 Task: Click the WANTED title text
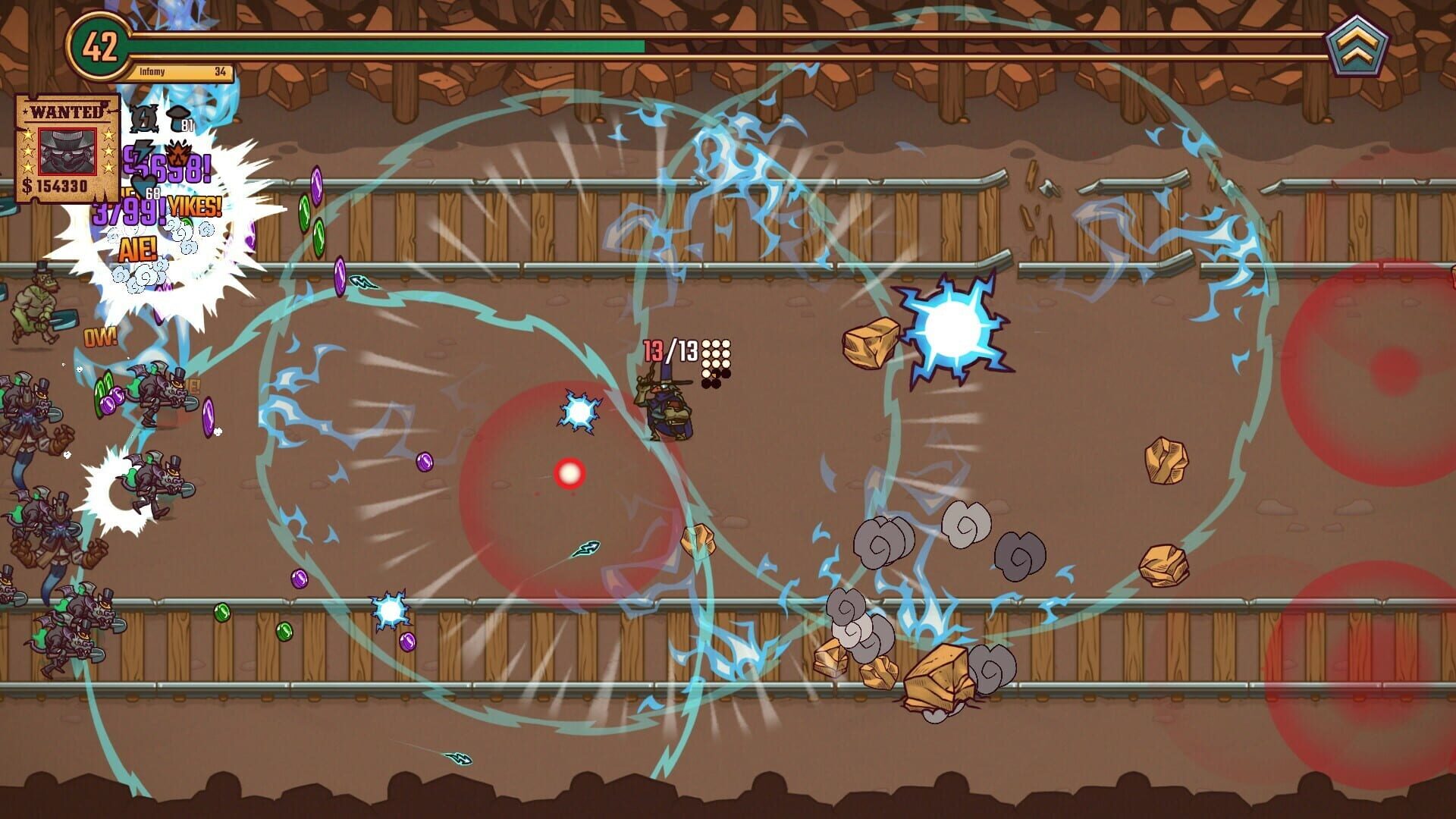tap(67, 112)
